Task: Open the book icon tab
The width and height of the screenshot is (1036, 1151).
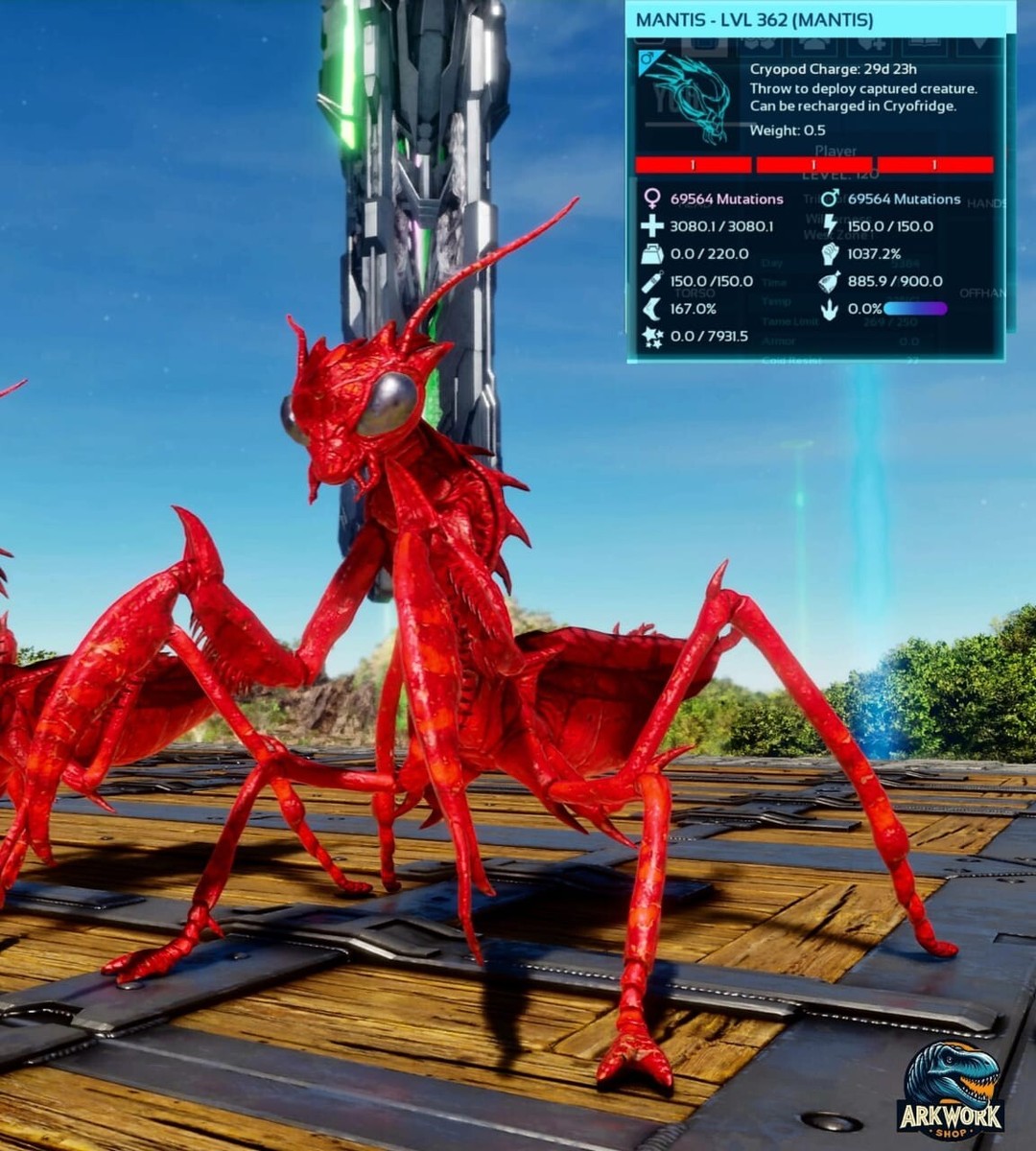Action: (x=925, y=44)
